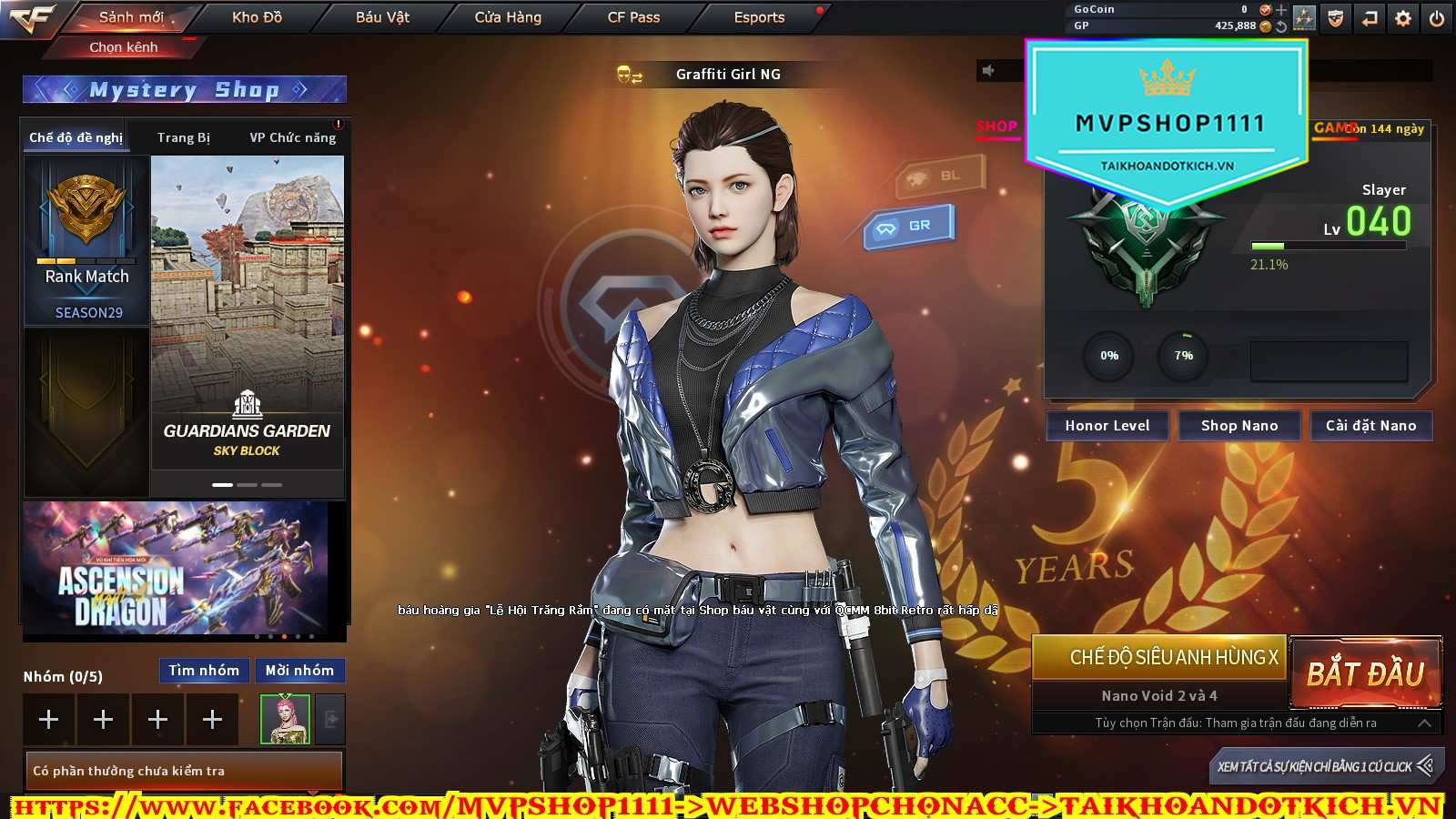Open Shop Nano

tap(1239, 426)
